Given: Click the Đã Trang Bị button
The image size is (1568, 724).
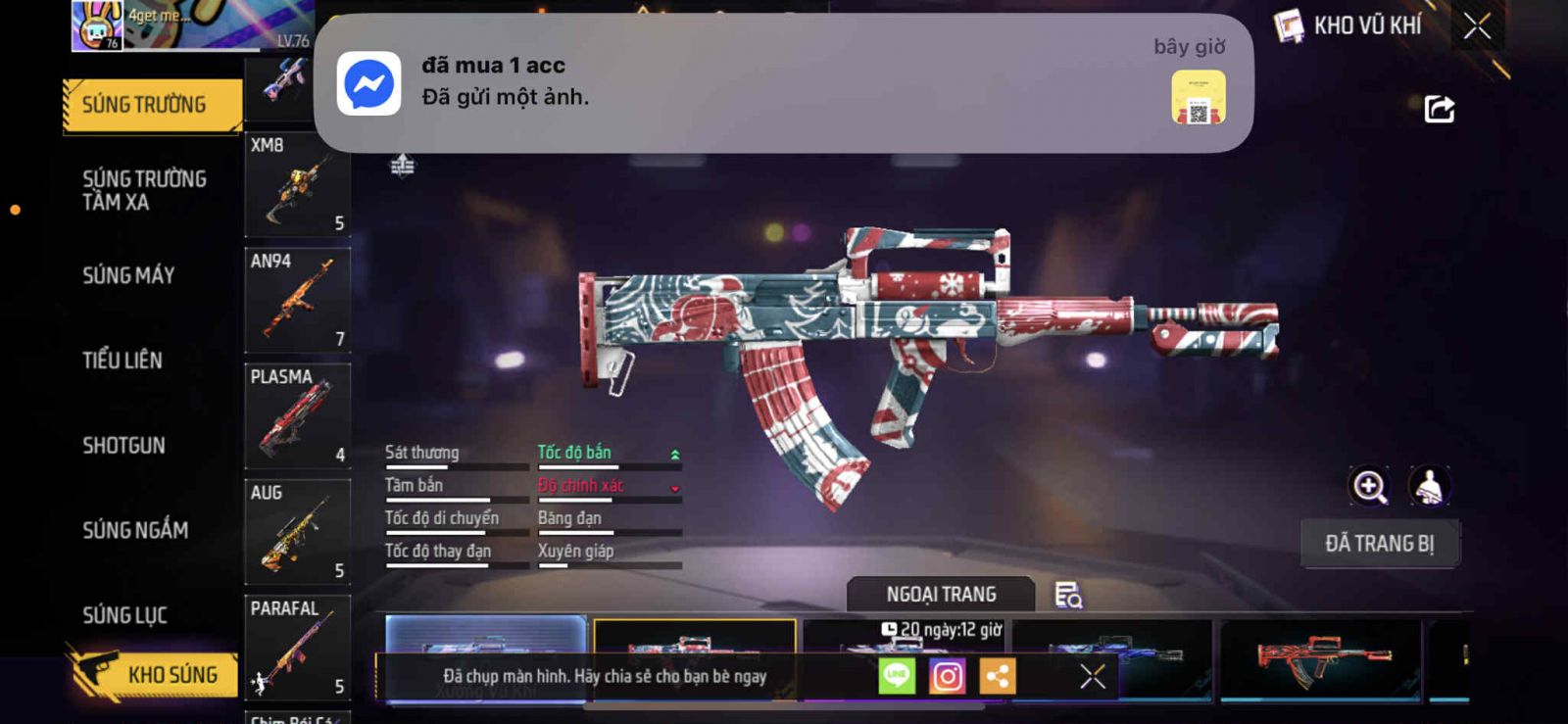Looking at the screenshot, I should [x=1379, y=544].
